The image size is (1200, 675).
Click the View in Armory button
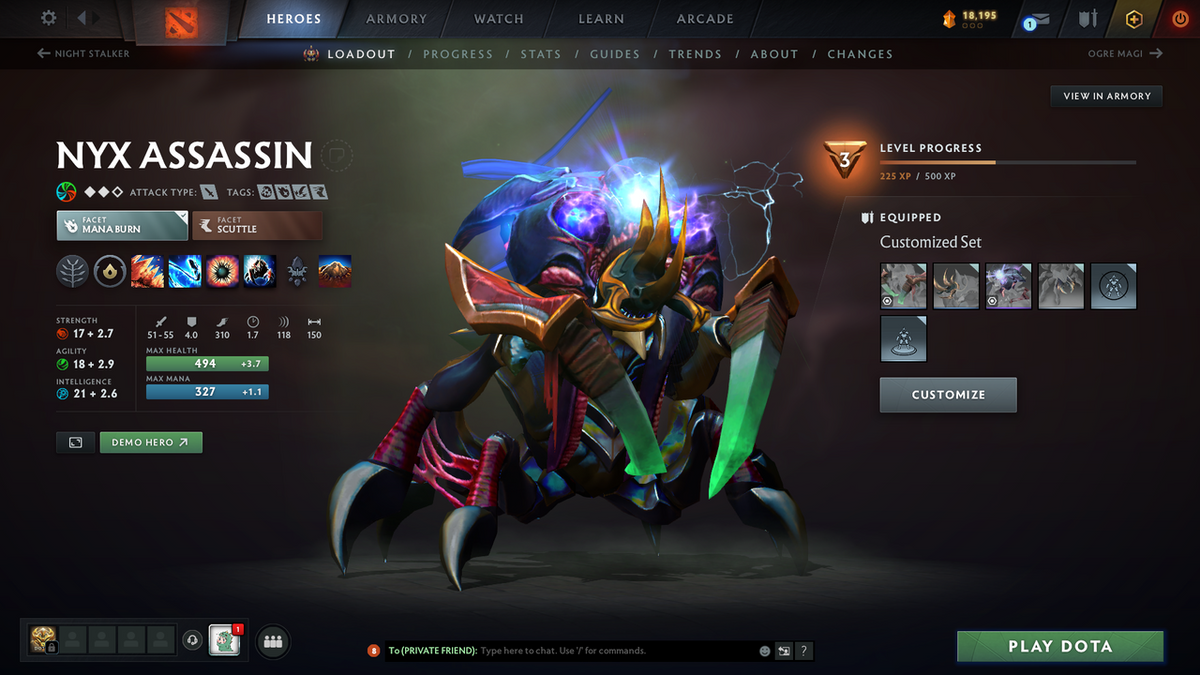pos(1106,96)
